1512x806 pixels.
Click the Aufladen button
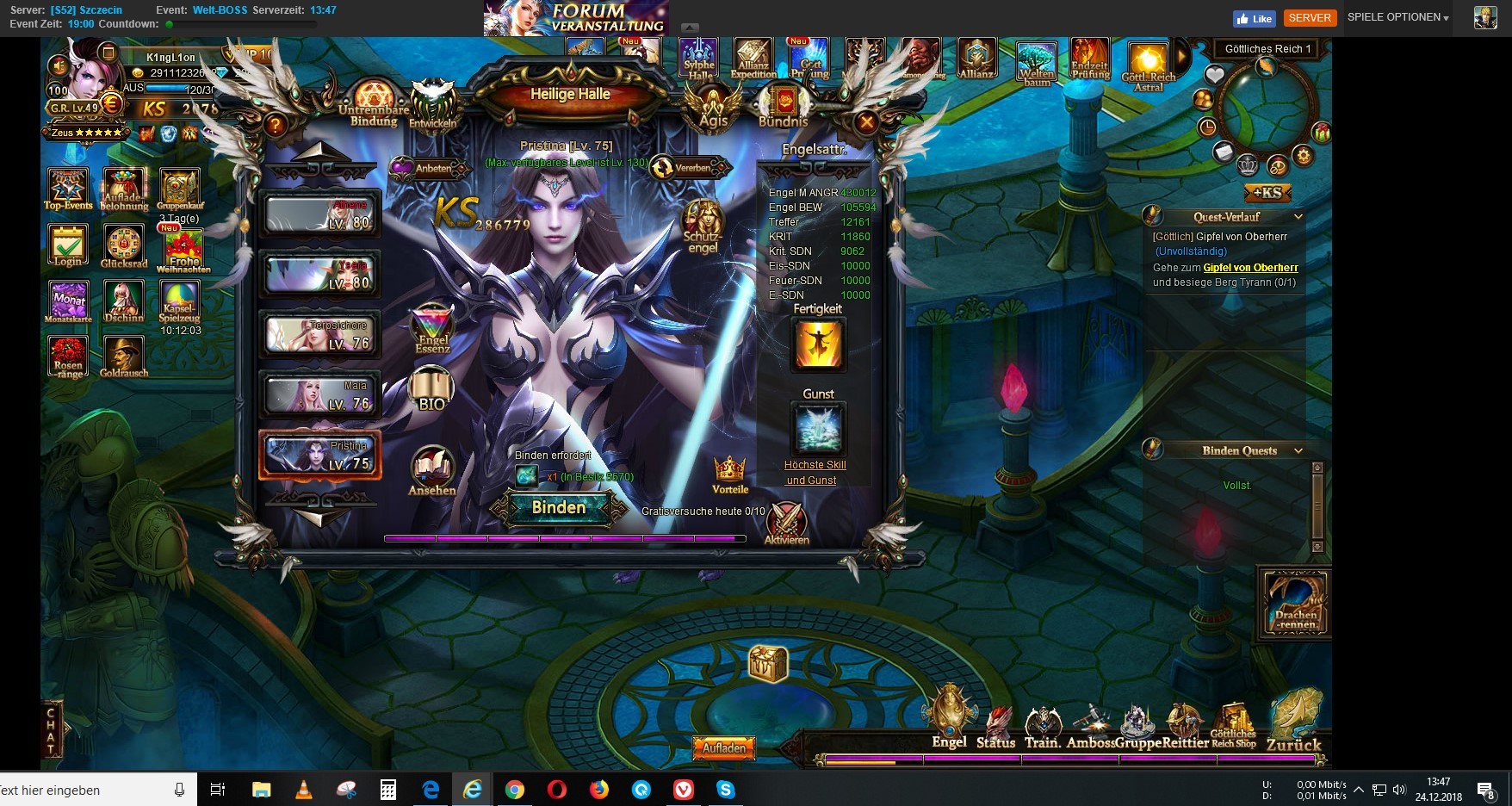(723, 748)
